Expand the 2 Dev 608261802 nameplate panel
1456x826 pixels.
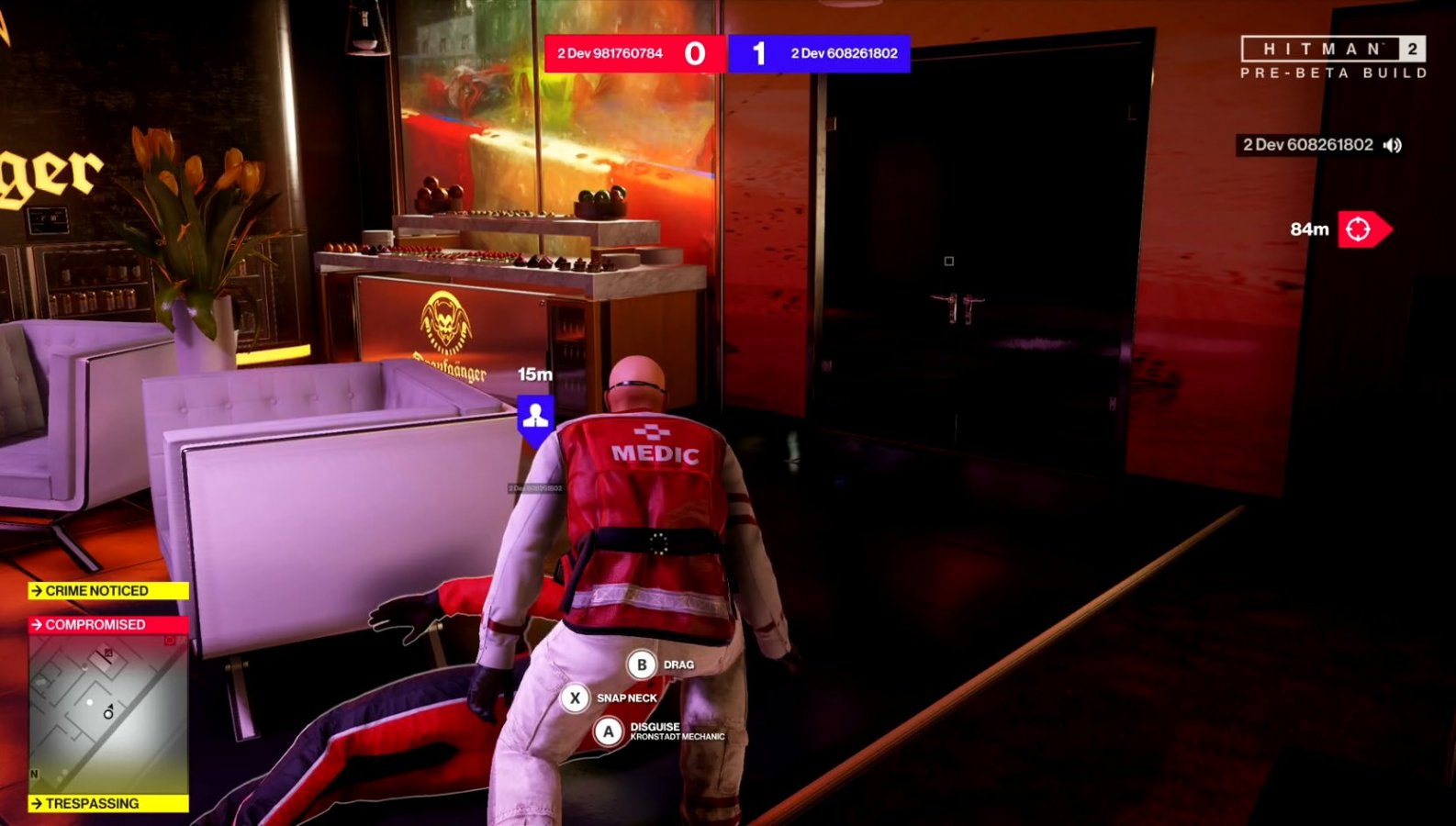point(1307,144)
